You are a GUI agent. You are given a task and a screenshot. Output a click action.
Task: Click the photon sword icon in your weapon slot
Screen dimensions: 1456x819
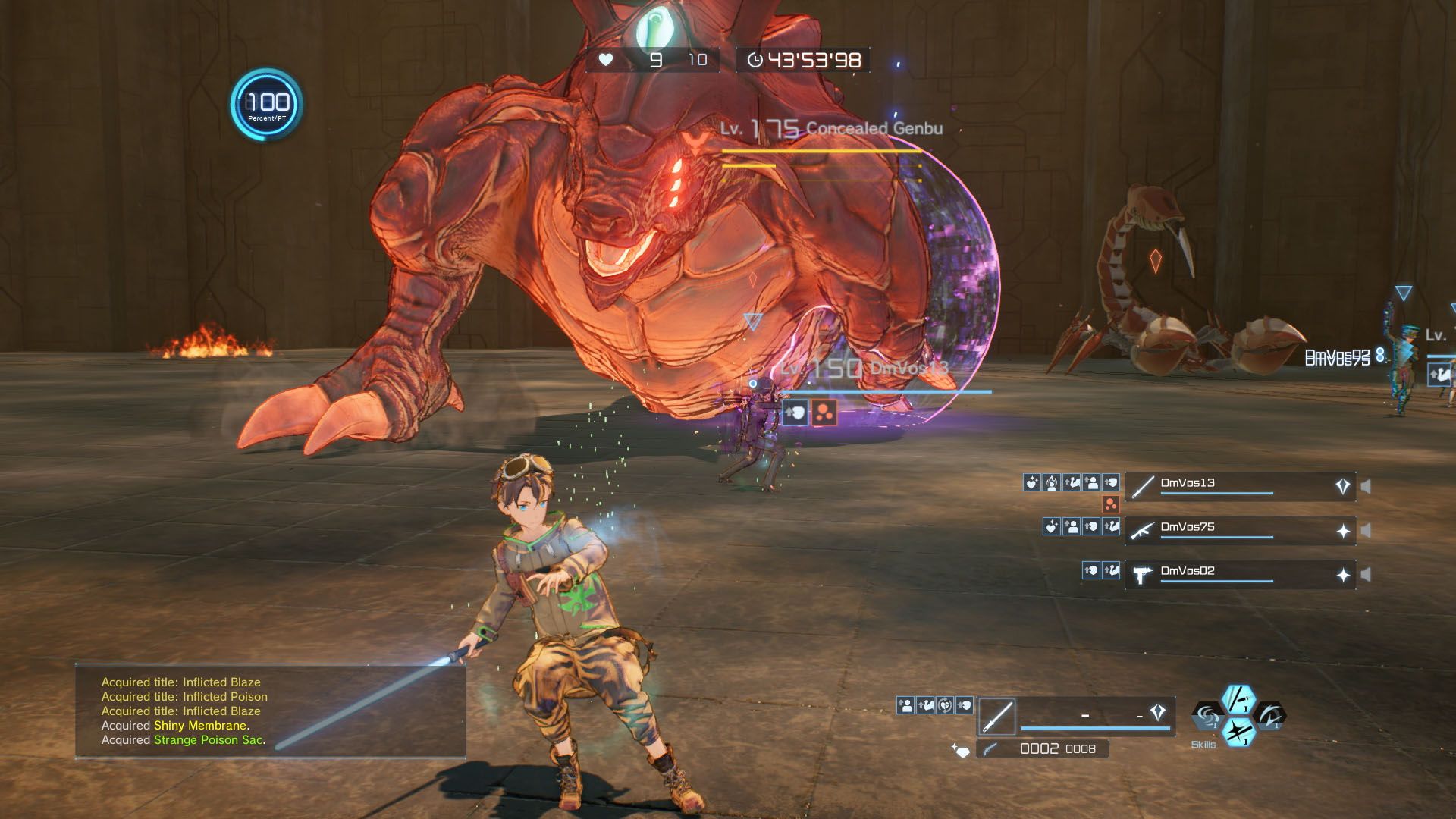click(x=997, y=716)
